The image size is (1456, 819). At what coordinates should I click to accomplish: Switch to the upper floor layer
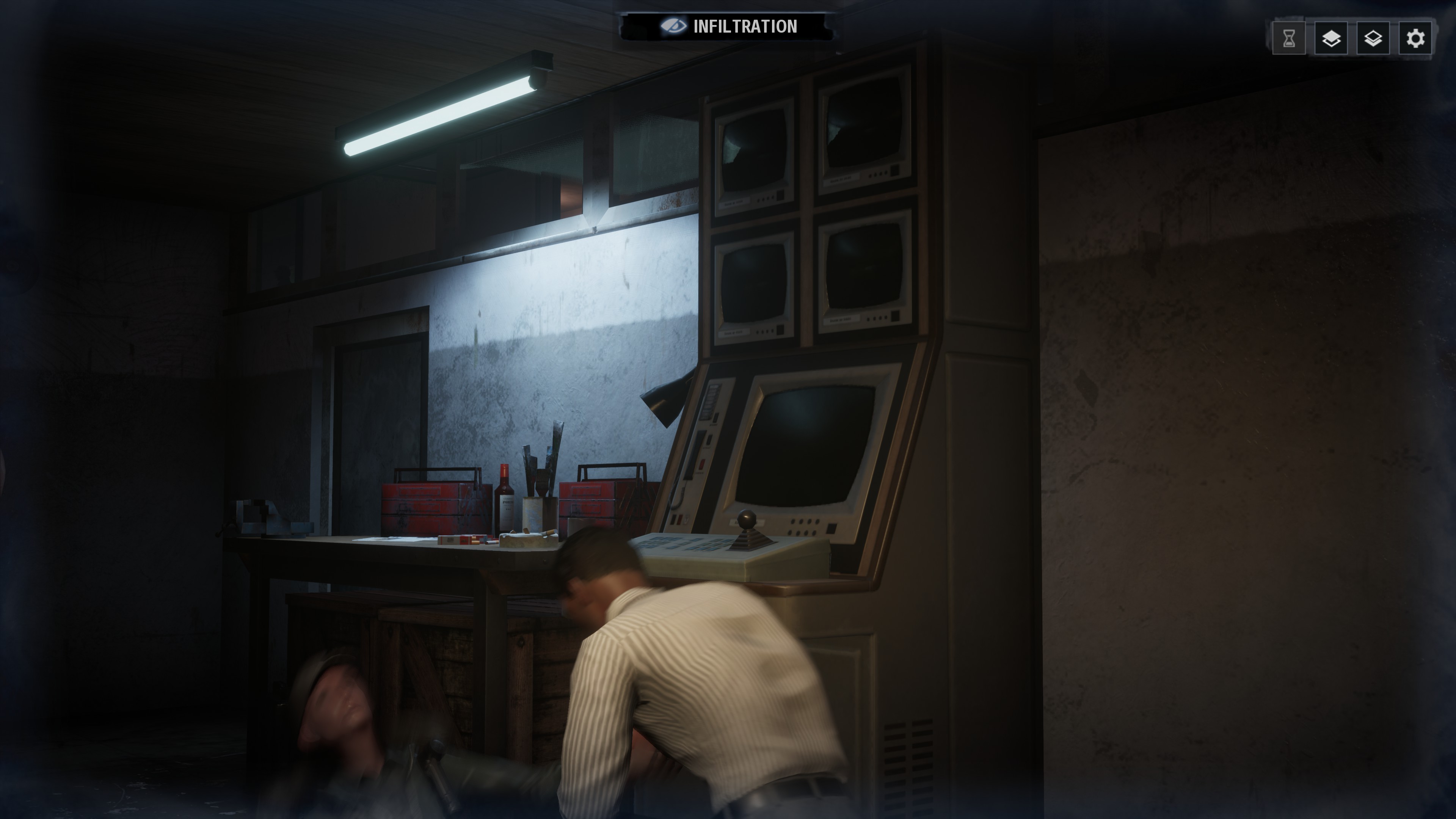coord(1331,38)
